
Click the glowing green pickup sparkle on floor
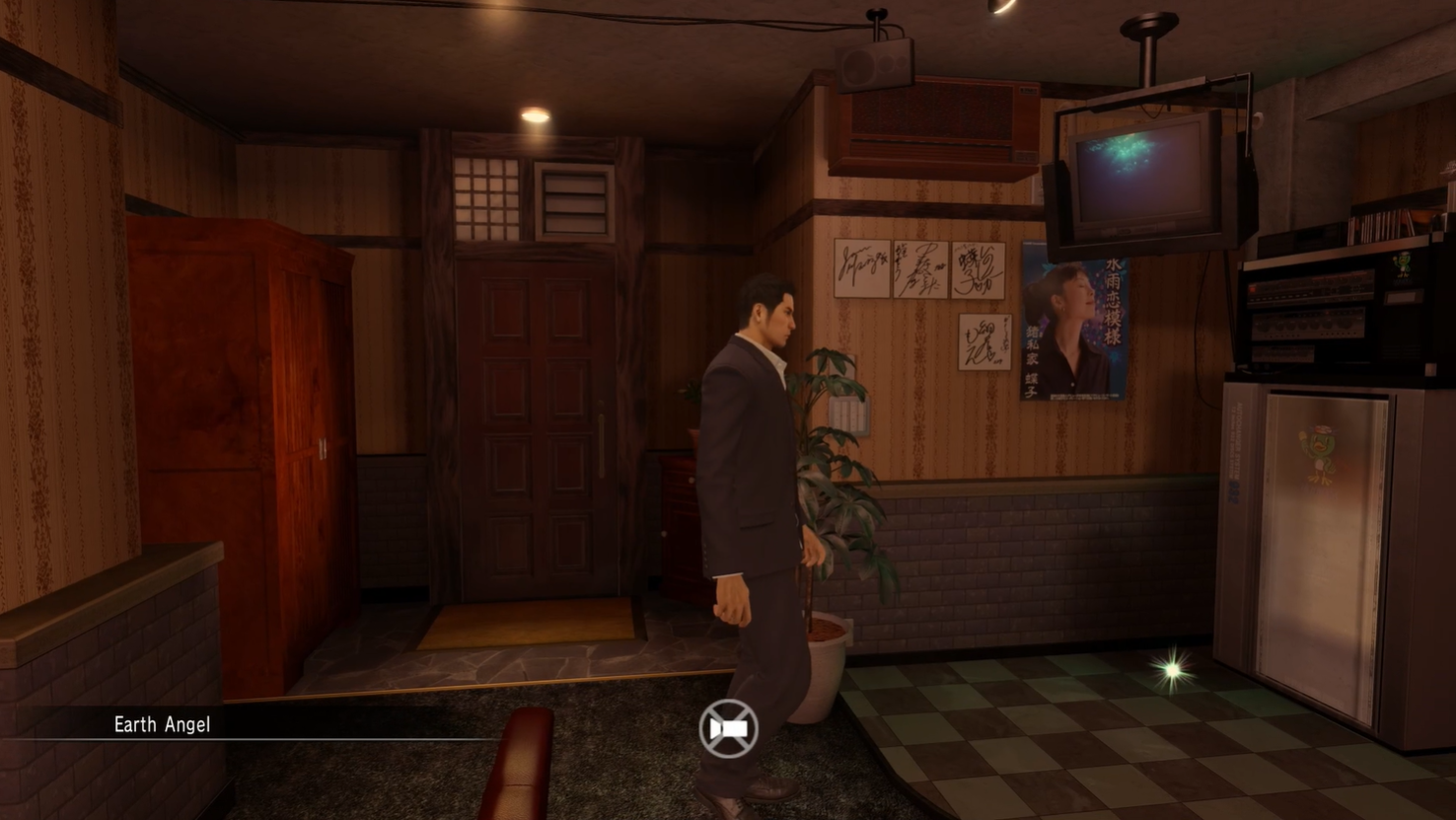(1170, 670)
